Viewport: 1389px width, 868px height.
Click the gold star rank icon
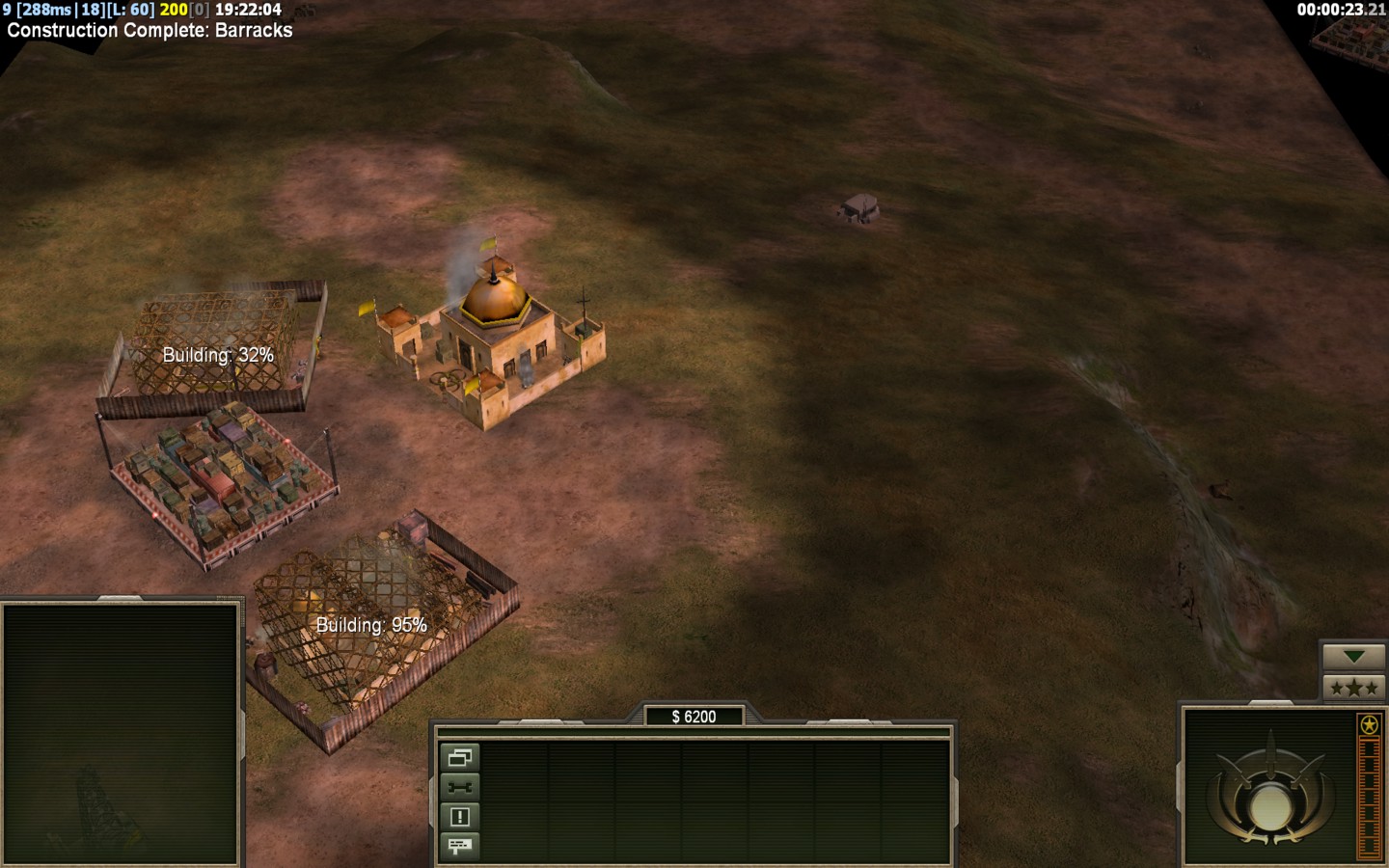coord(1368,724)
